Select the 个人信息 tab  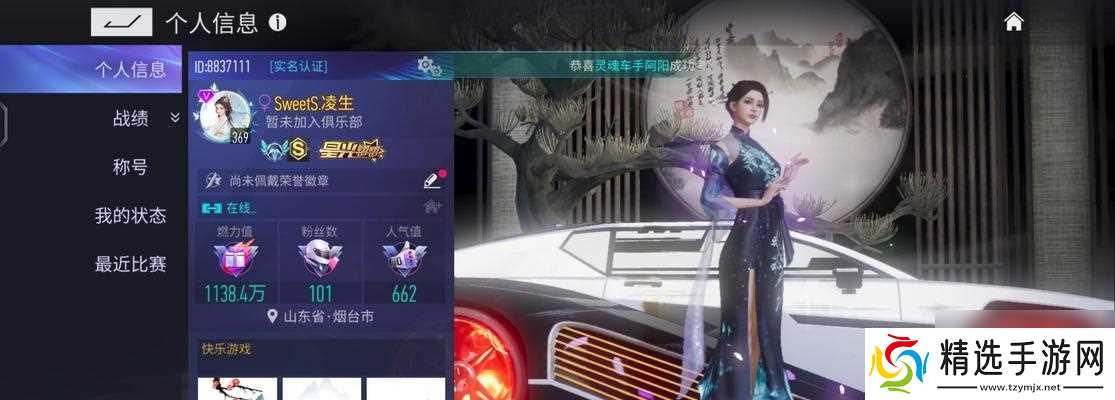pyautogui.click(x=130, y=69)
